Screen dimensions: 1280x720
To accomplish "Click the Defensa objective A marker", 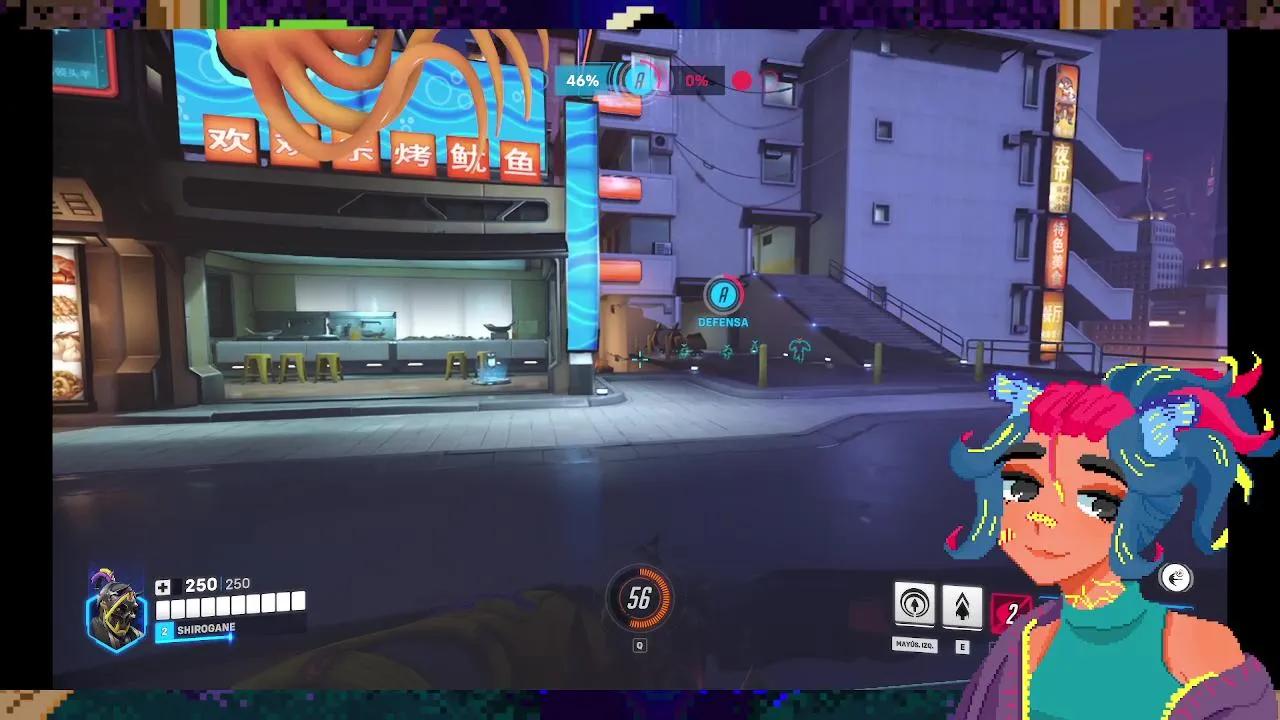I will pyautogui.click(x=722, y=296).
